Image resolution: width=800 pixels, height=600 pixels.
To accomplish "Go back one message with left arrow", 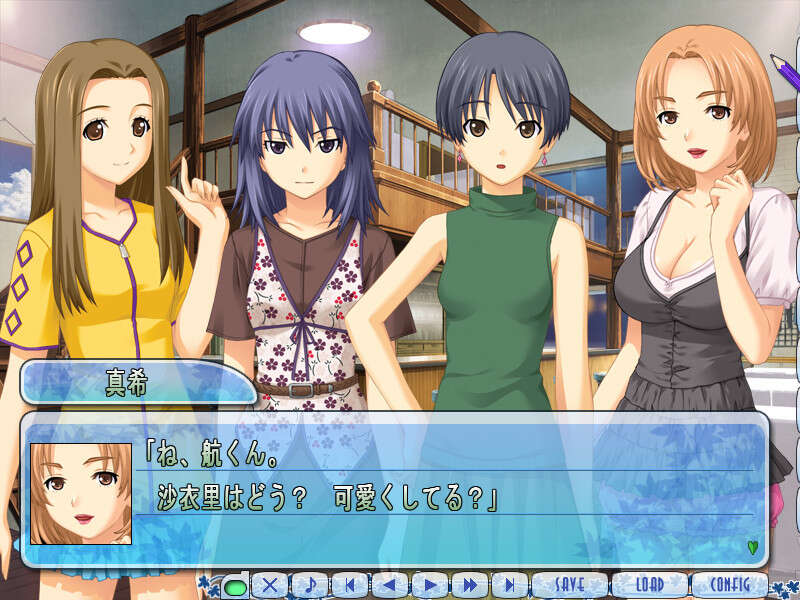I will (x=390, y=586).
